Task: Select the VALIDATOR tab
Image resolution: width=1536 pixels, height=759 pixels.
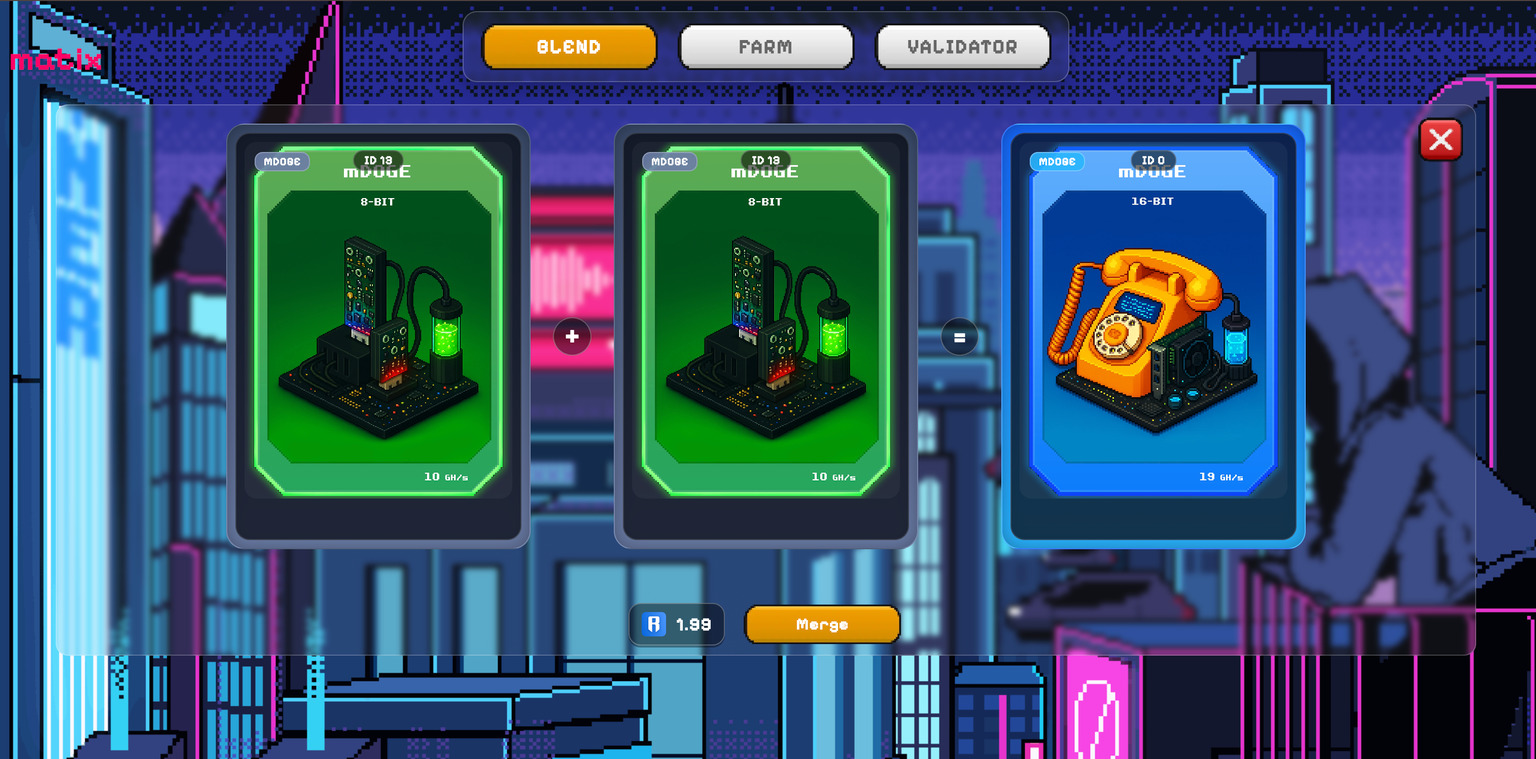Action: point(963,47)
